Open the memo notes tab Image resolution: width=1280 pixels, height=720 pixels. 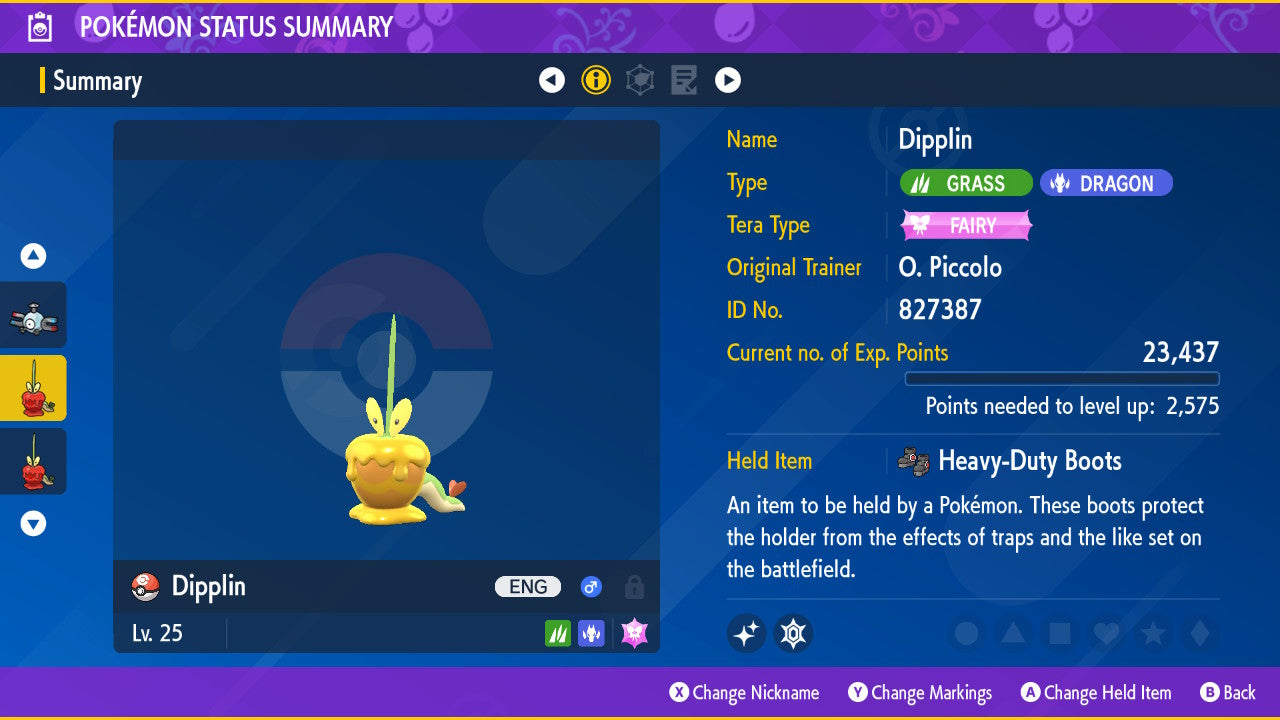point(684,80)
